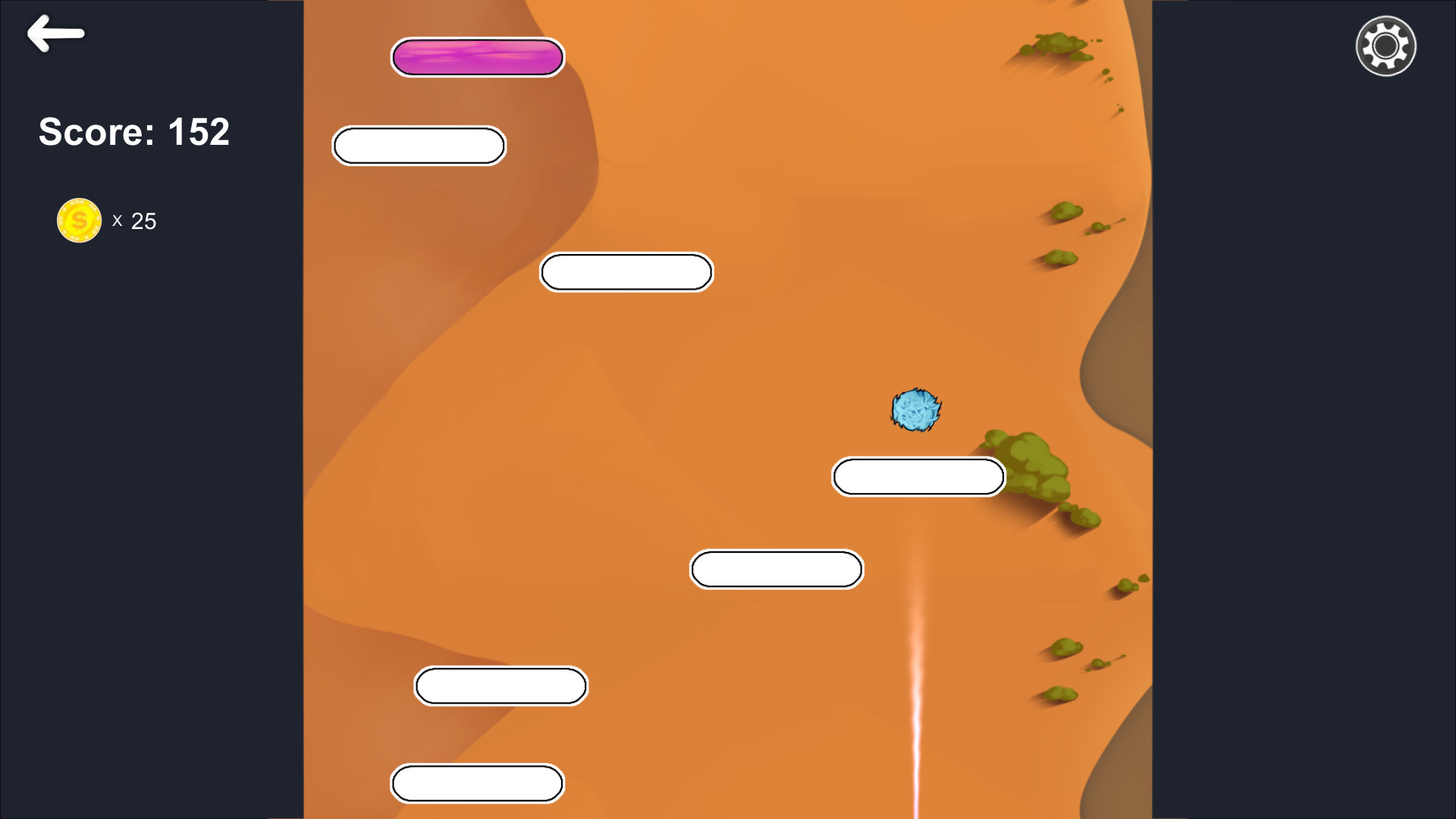Click the platform directly below the character
Screen dimensions: 1456x819
pyautogui.click(x=918, y=476)
